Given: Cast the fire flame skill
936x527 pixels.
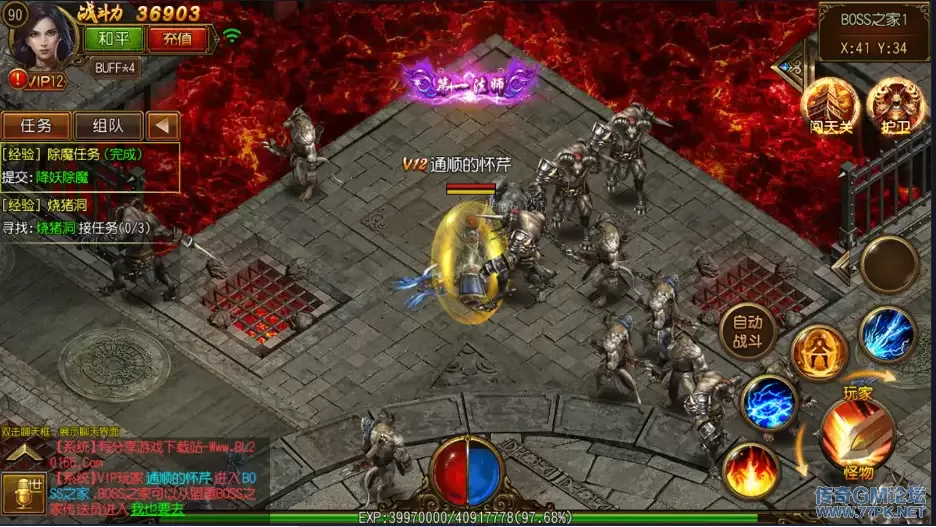Looking at the screenshot, I should coord(751,470).
